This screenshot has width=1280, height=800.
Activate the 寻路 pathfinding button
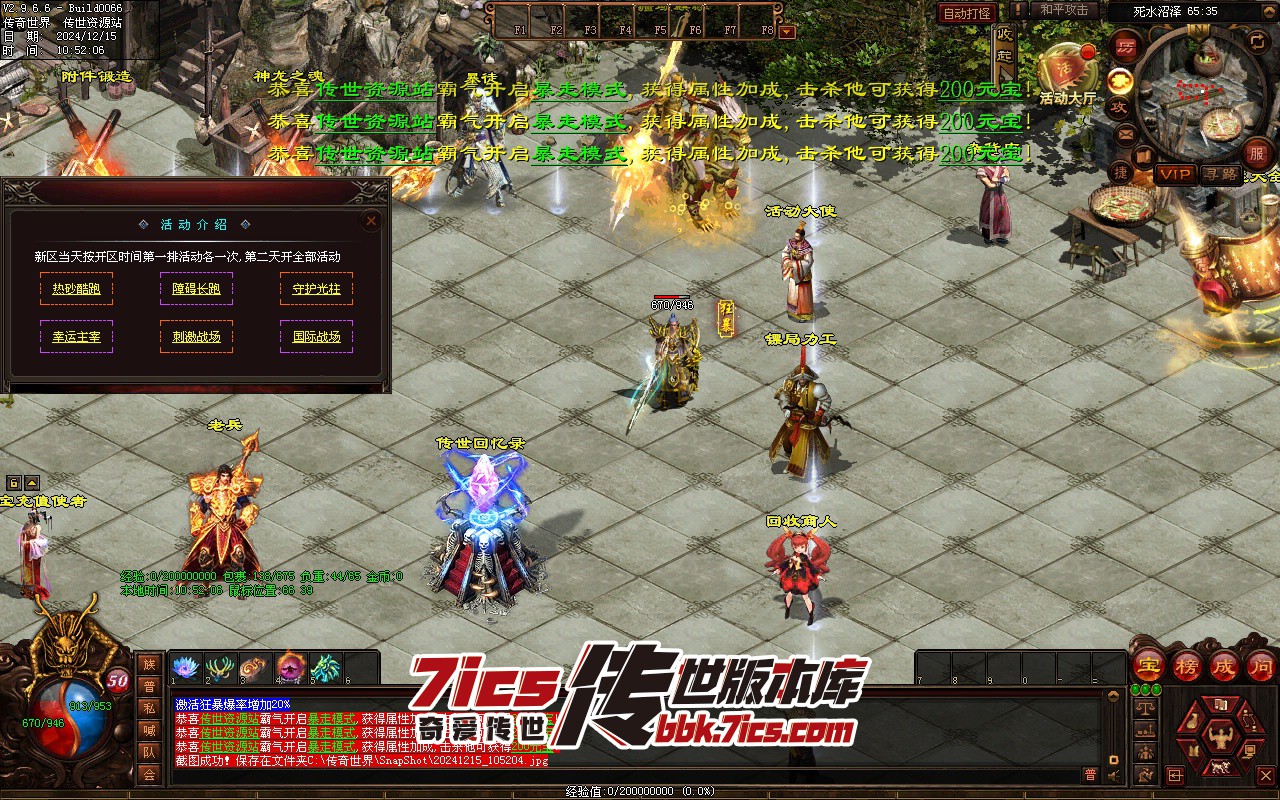click(1220, 174)
